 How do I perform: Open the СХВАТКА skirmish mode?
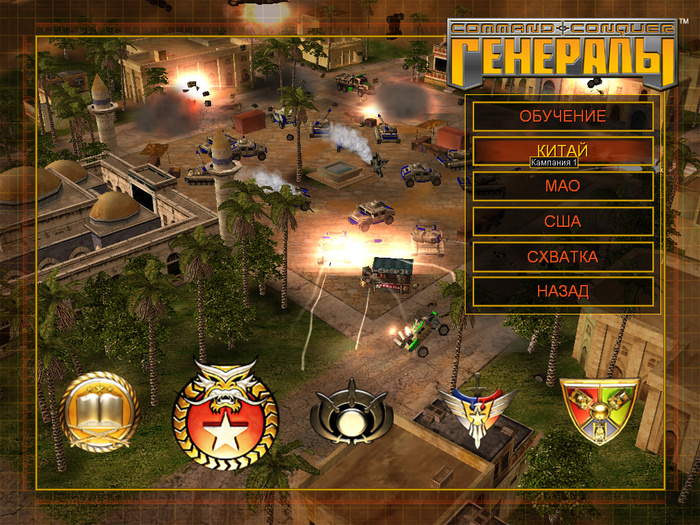pos(562,257)
